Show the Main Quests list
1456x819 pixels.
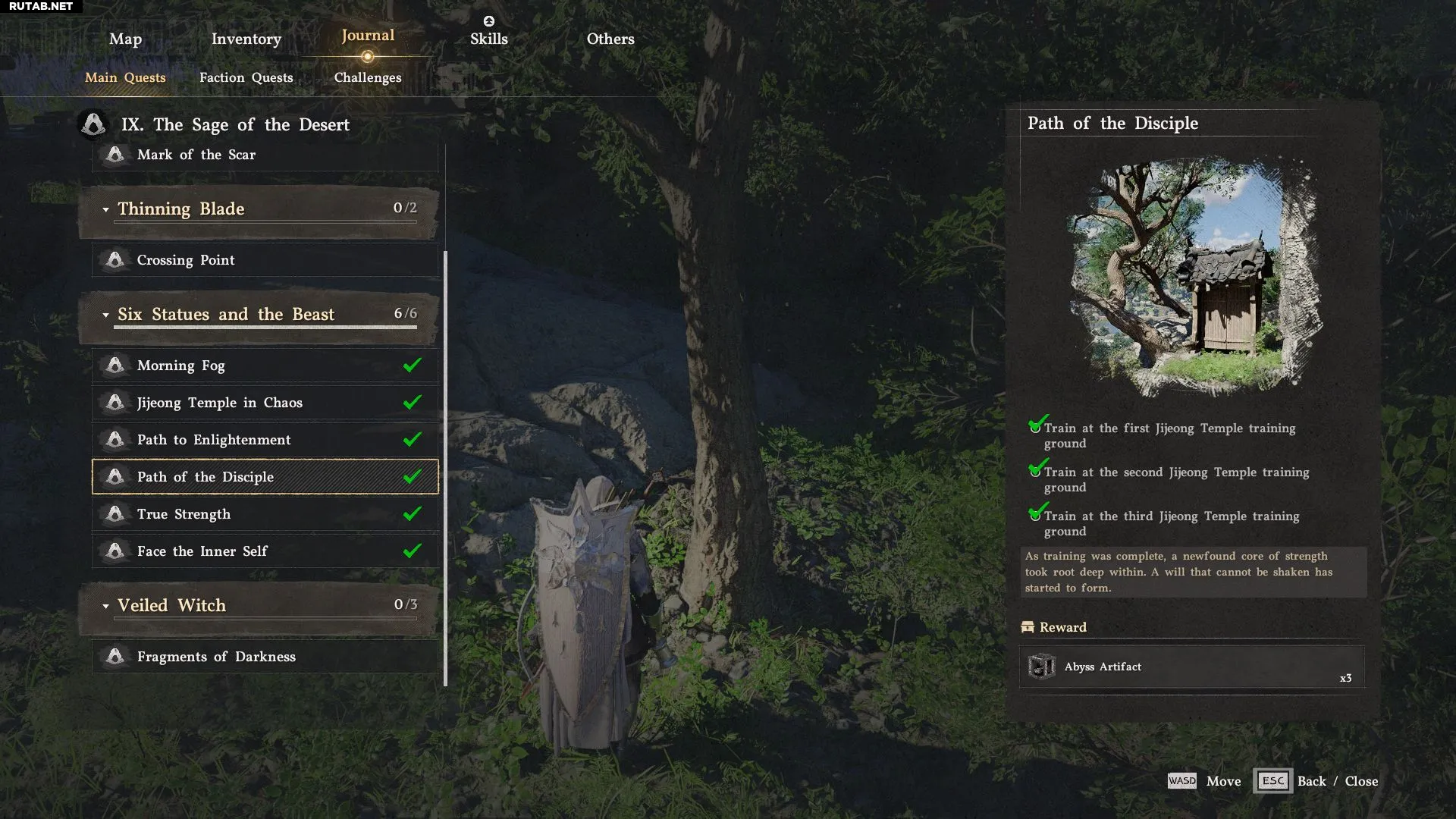(125, 77)
